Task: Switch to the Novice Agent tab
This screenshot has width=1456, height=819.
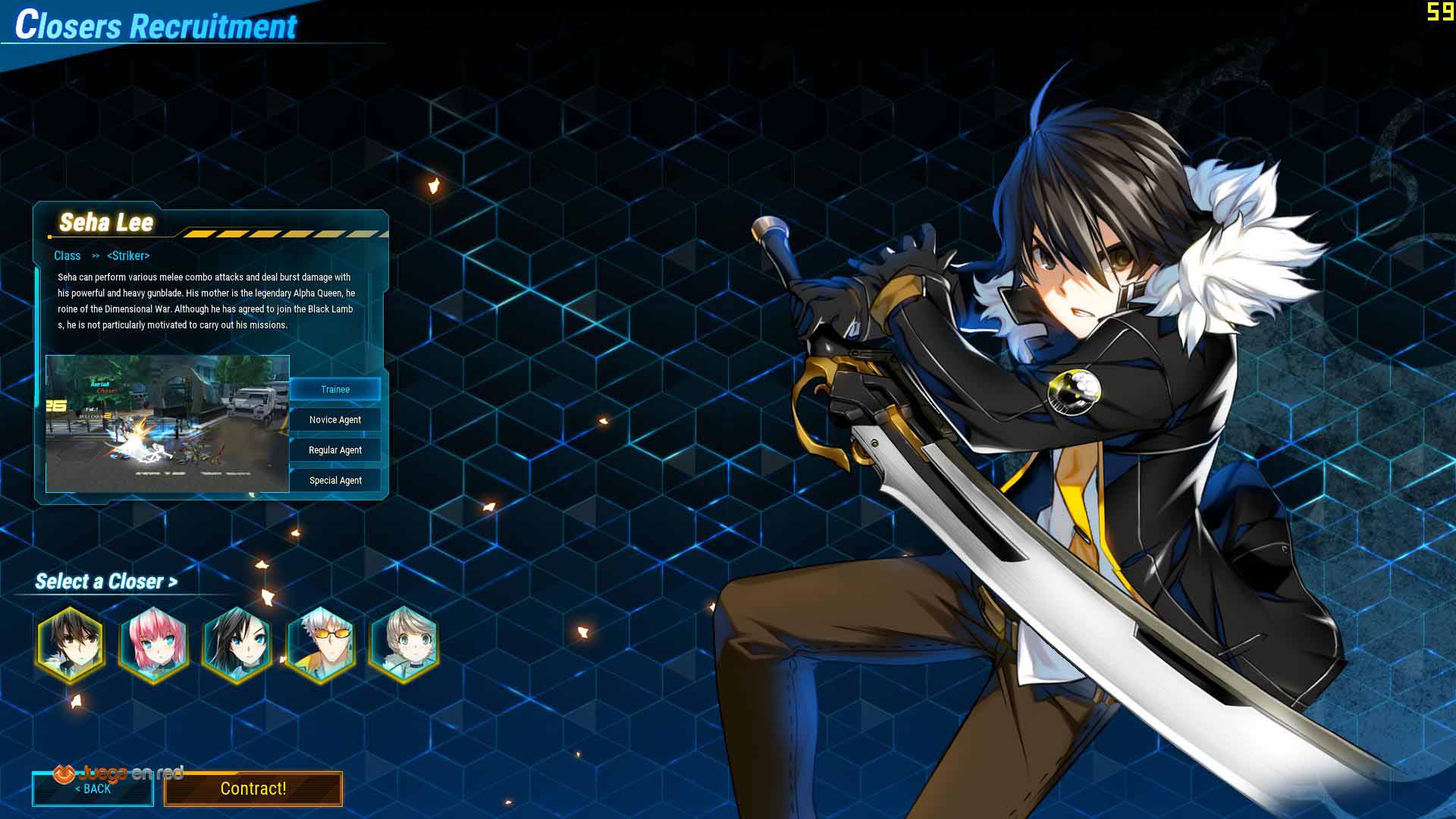Action: (335, 419)
